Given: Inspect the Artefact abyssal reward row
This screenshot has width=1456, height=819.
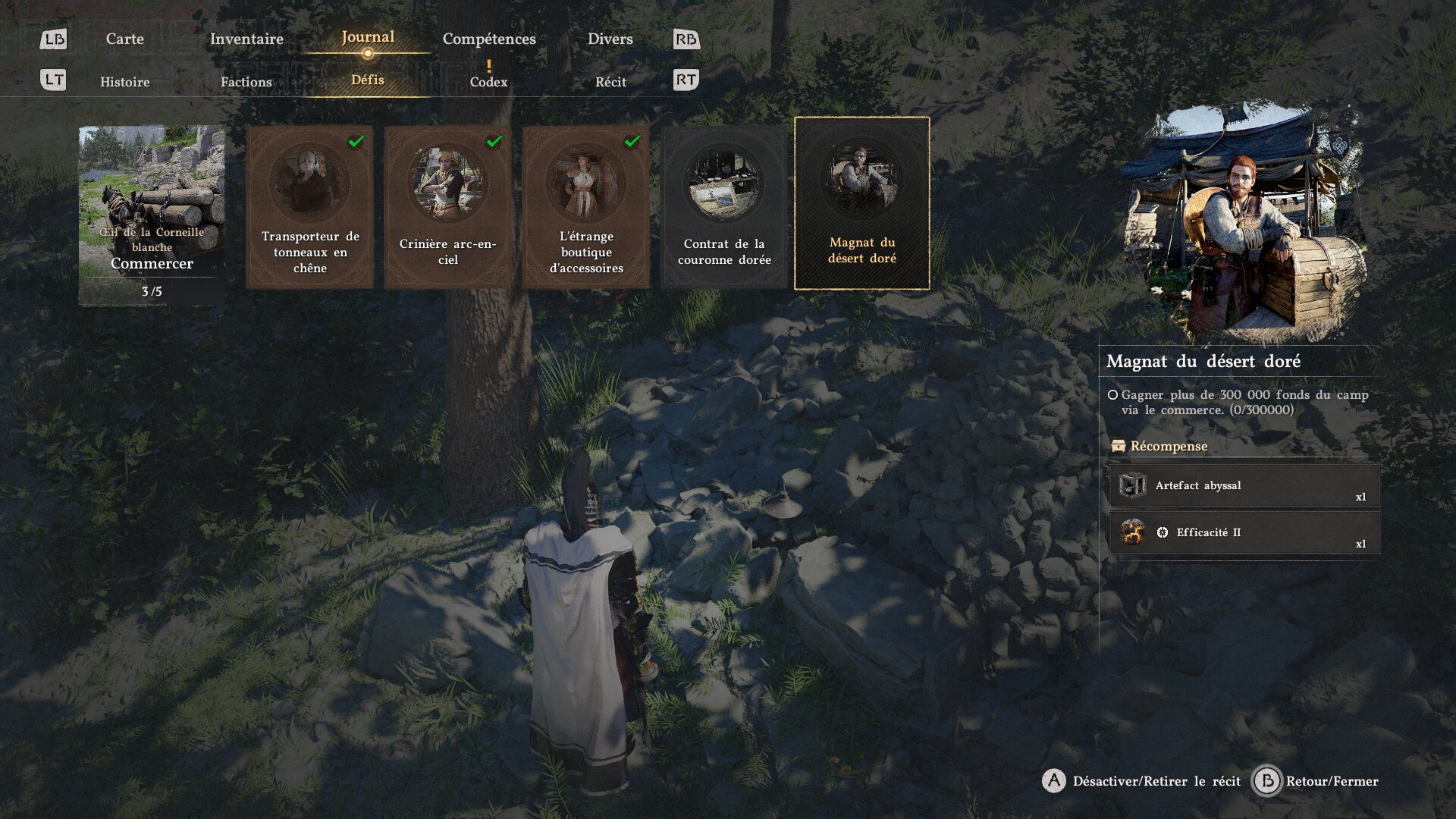Looking at the screenshot, I should click(1244, 485).
